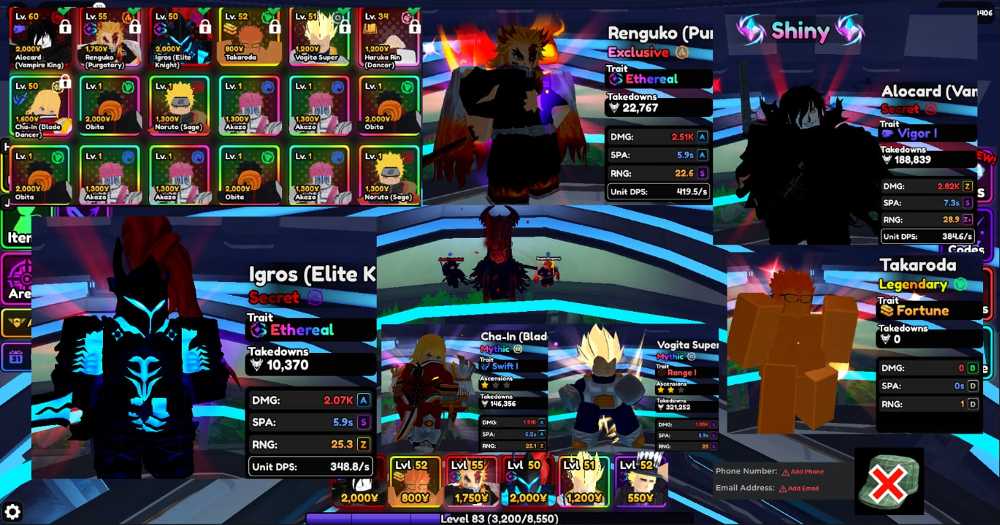Select the Renguko (Purgatory) unit card
The image size is (1000, 525).
point(110,37)
